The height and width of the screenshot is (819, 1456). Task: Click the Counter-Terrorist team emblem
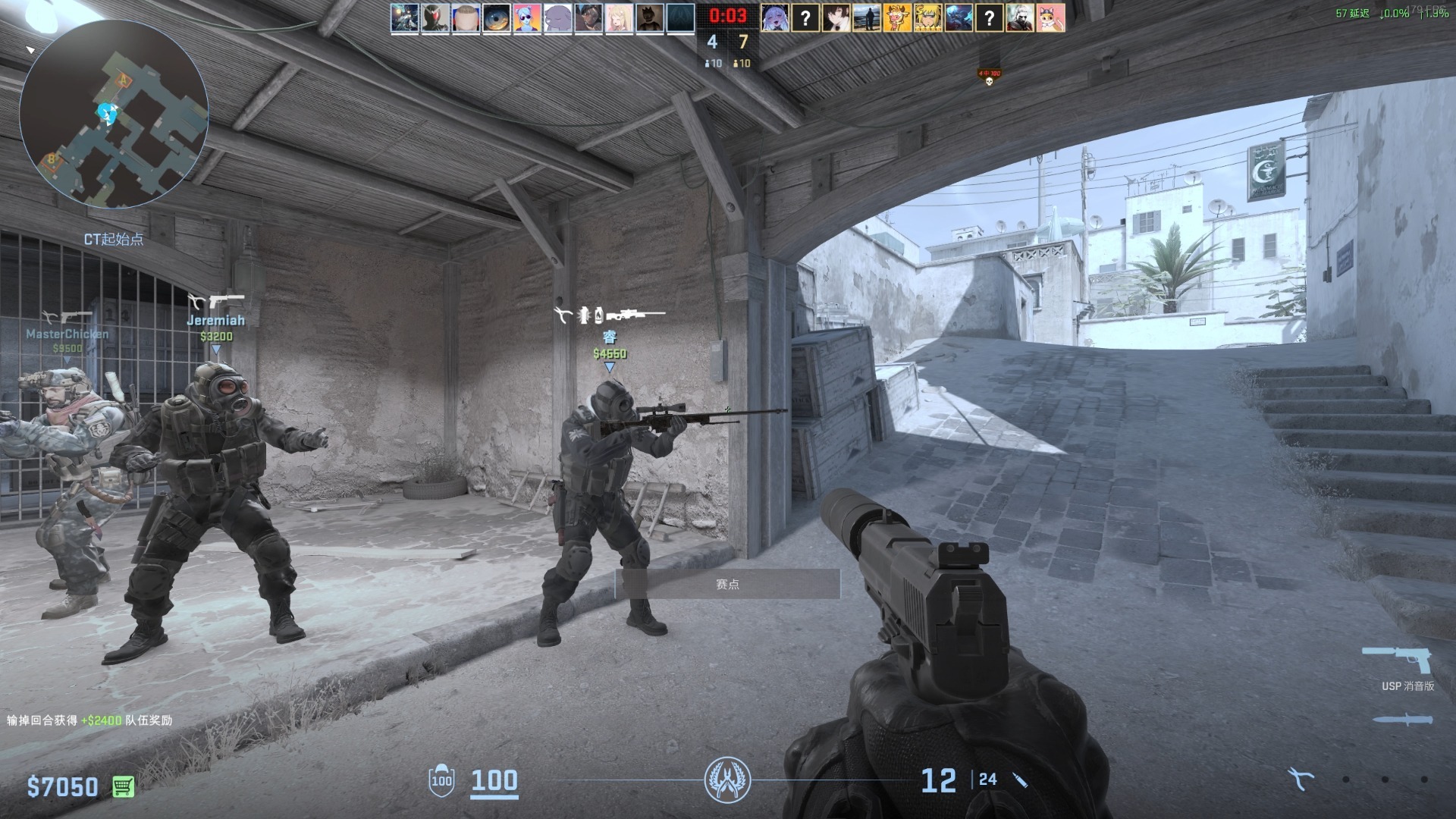click(x=727, y=780)
